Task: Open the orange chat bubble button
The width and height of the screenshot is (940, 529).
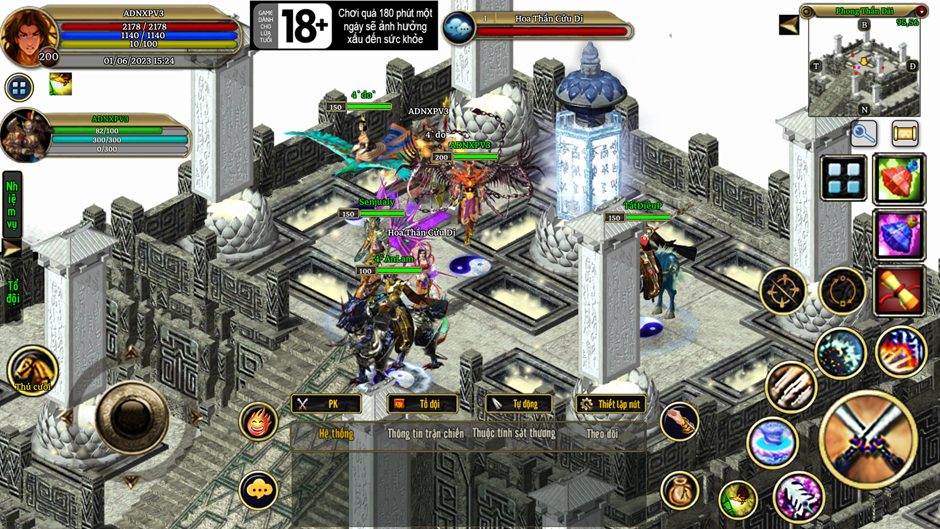Action: click(x=259, y=489)
